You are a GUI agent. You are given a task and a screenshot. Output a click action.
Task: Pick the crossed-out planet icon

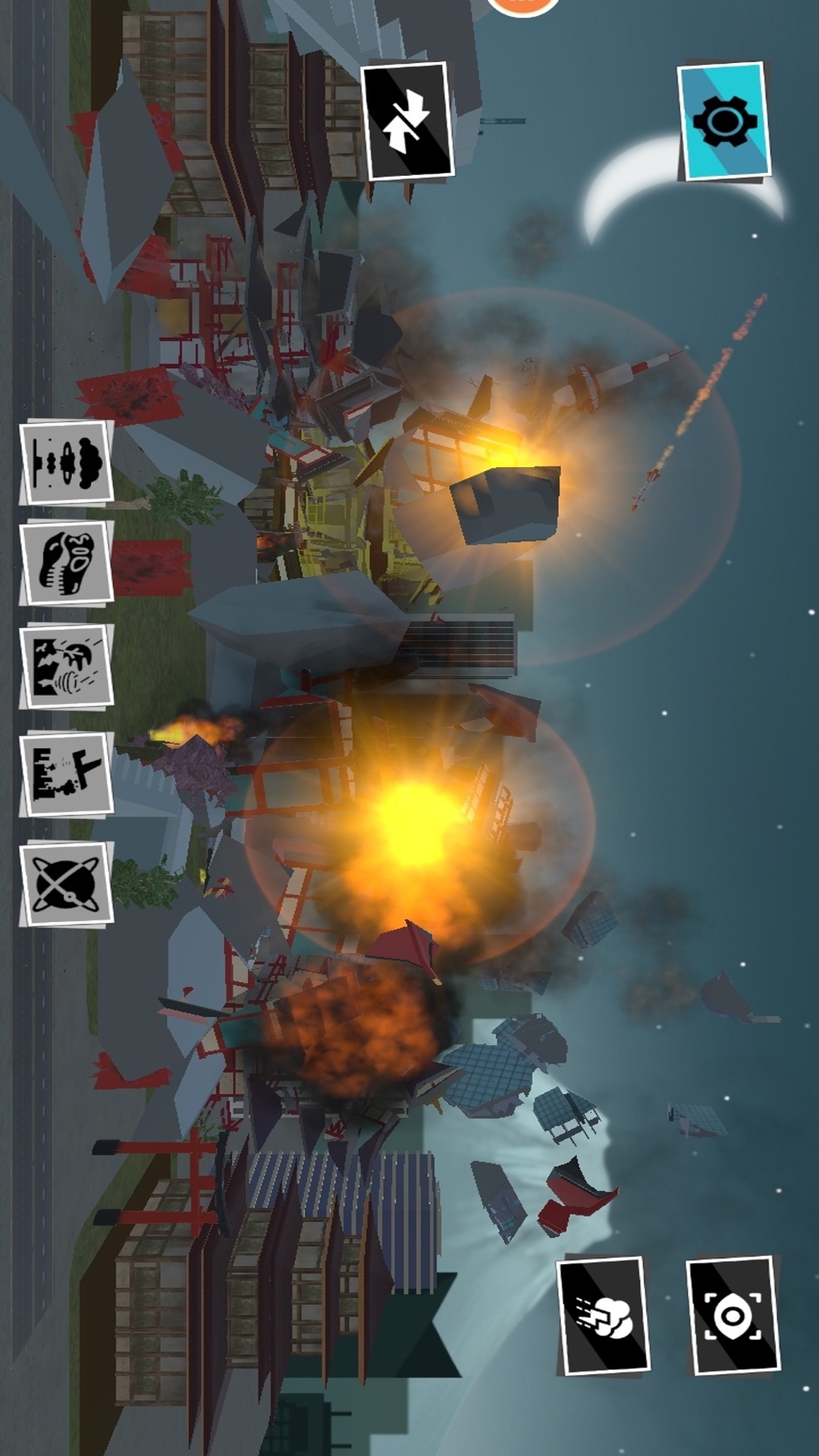pos(67,883)
